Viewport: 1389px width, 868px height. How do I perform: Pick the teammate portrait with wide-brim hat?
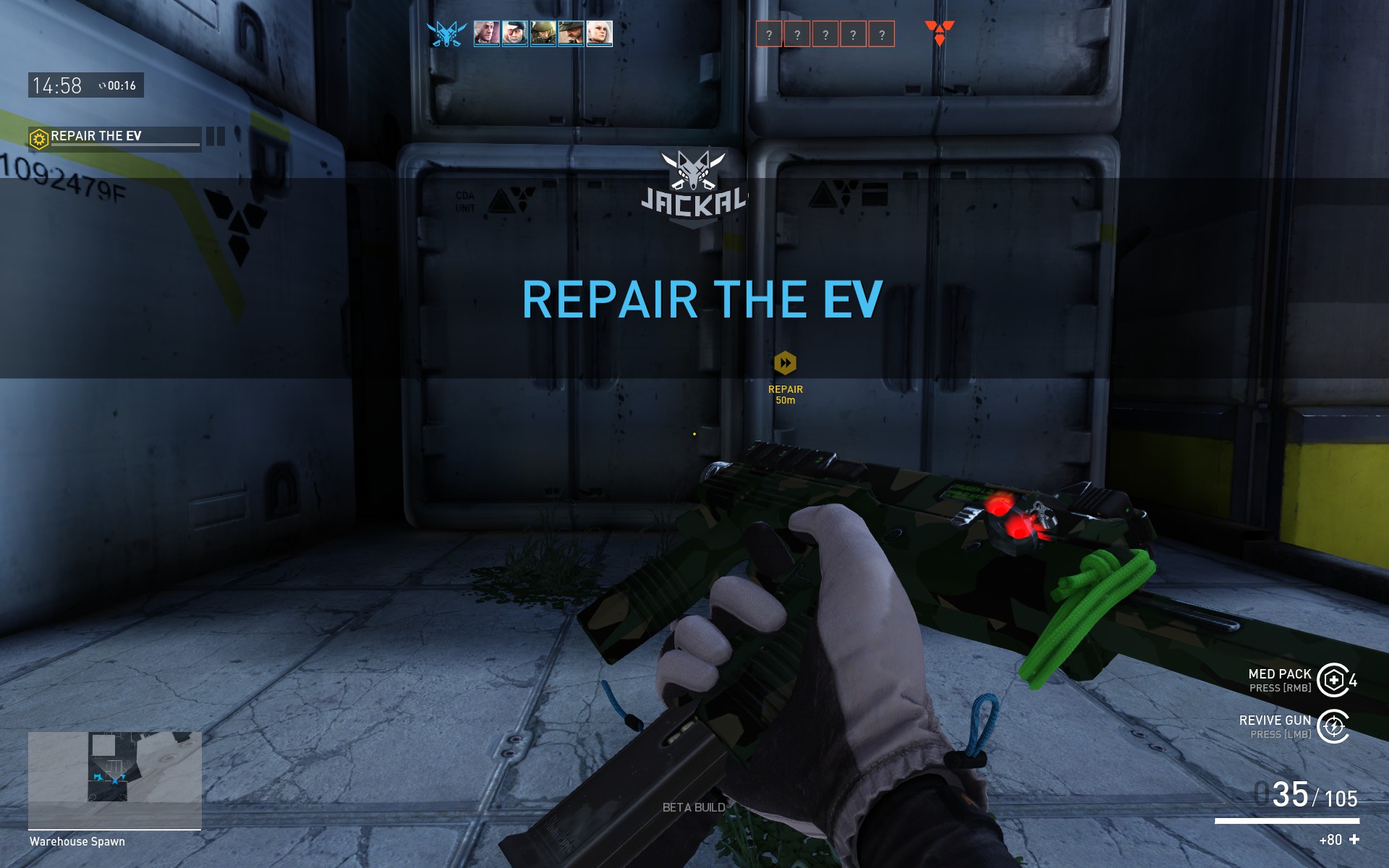(571, 33)
